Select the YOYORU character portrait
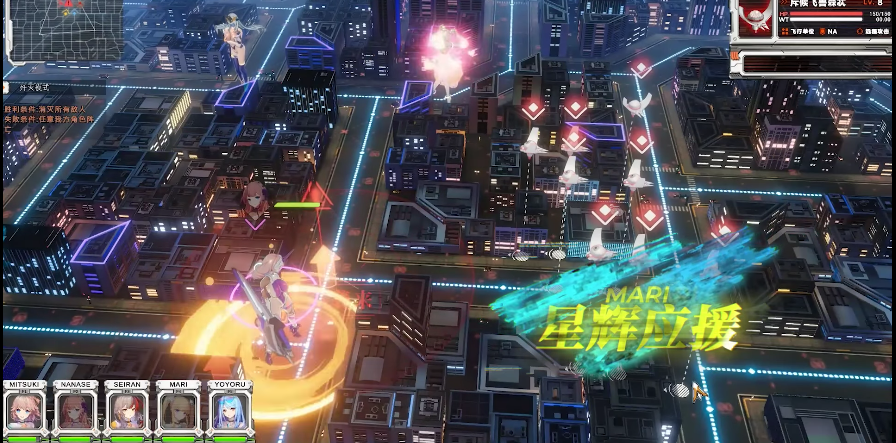This screenshot has width=896, height=443. pyautogui.click(x=229, y=412)
